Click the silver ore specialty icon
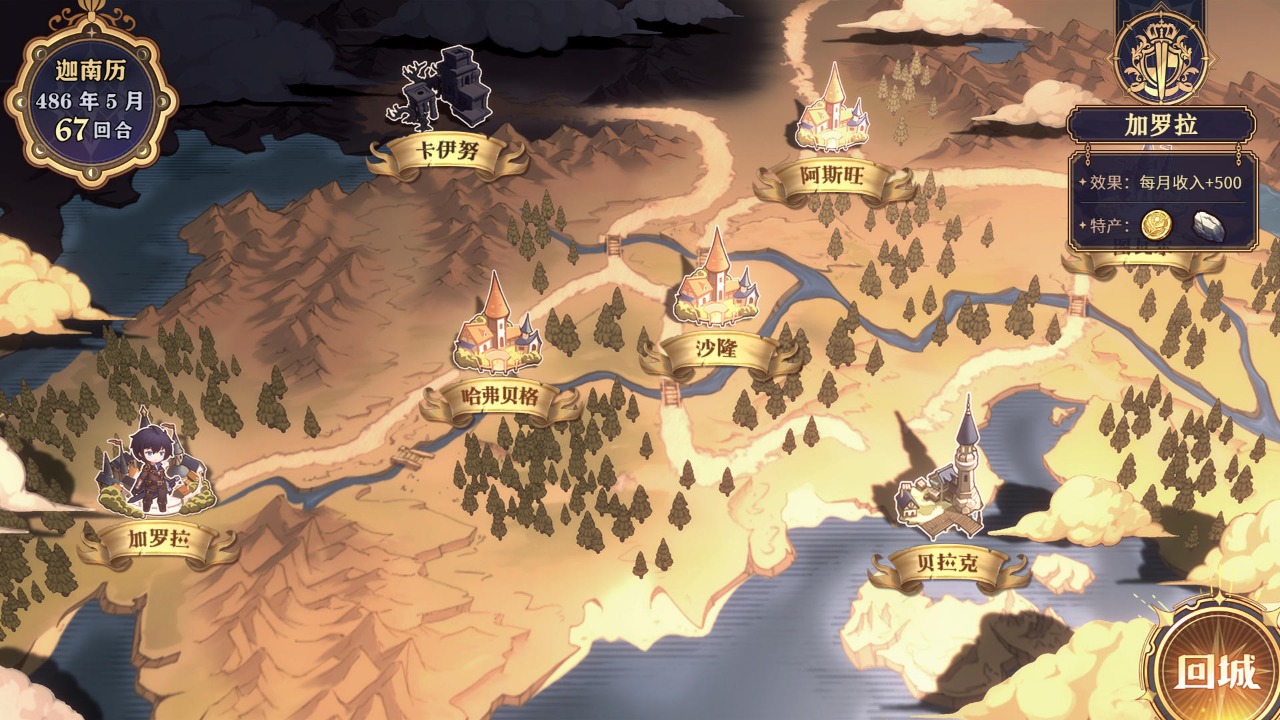Image resolution: width=1280 pixels, height=720 pixels. 1207,226
